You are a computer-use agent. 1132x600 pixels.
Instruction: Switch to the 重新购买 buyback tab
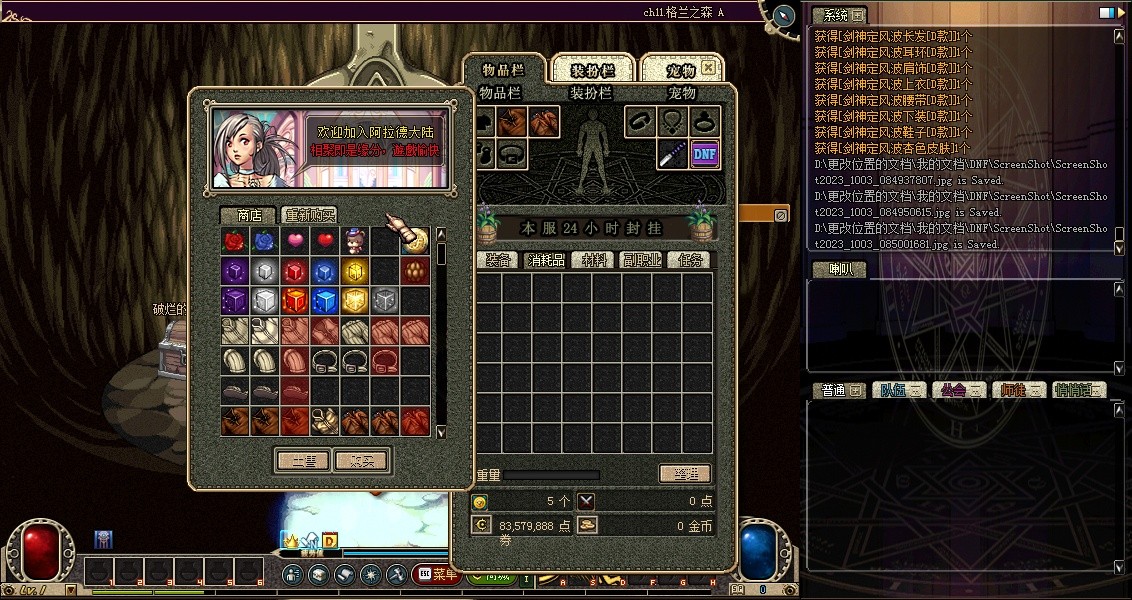pyautogui.click(x=309, y=215)
